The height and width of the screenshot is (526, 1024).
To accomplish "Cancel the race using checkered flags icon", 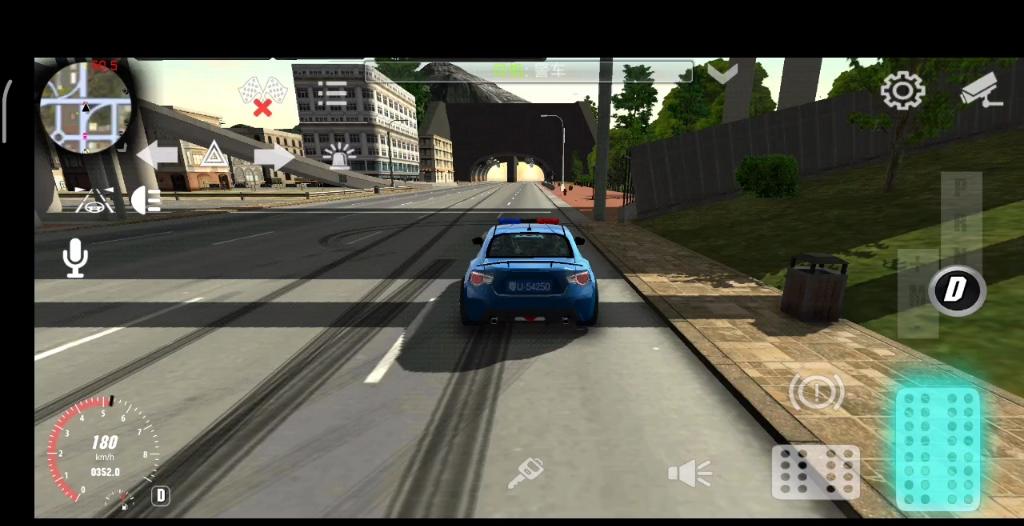I will click(261, 96).
